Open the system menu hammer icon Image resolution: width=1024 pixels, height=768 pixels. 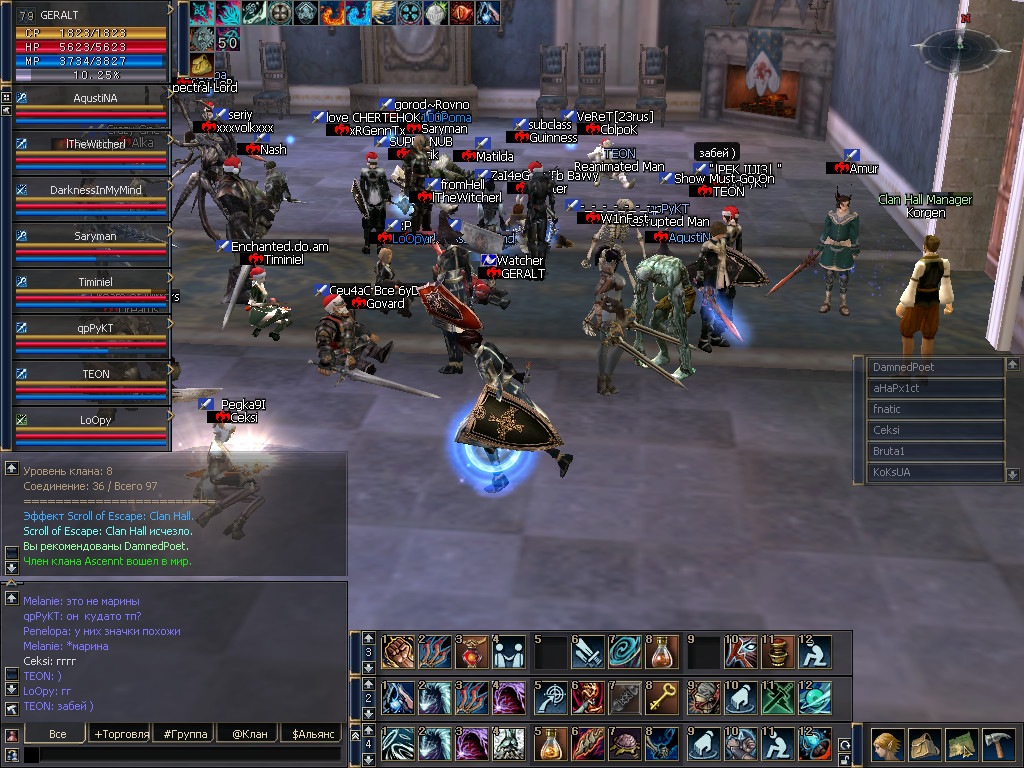[x=999, y=745]
